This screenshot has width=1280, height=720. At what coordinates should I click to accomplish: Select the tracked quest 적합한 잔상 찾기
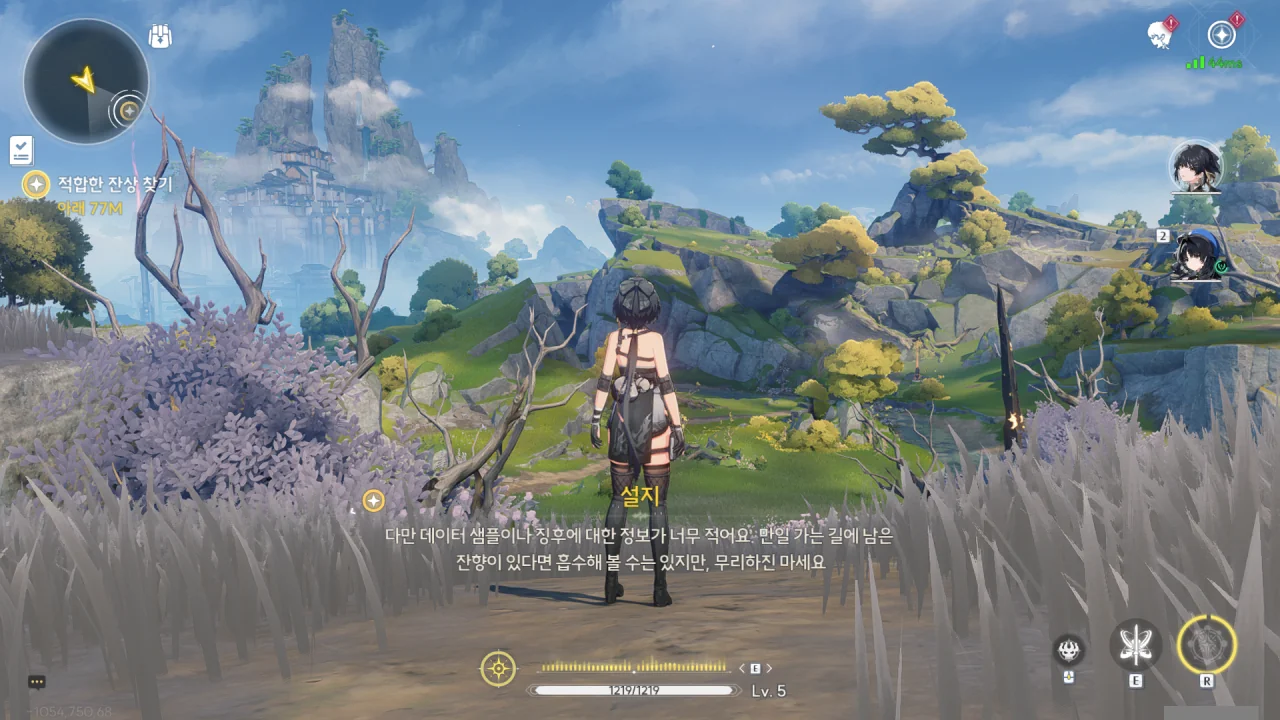click(114, 184)
